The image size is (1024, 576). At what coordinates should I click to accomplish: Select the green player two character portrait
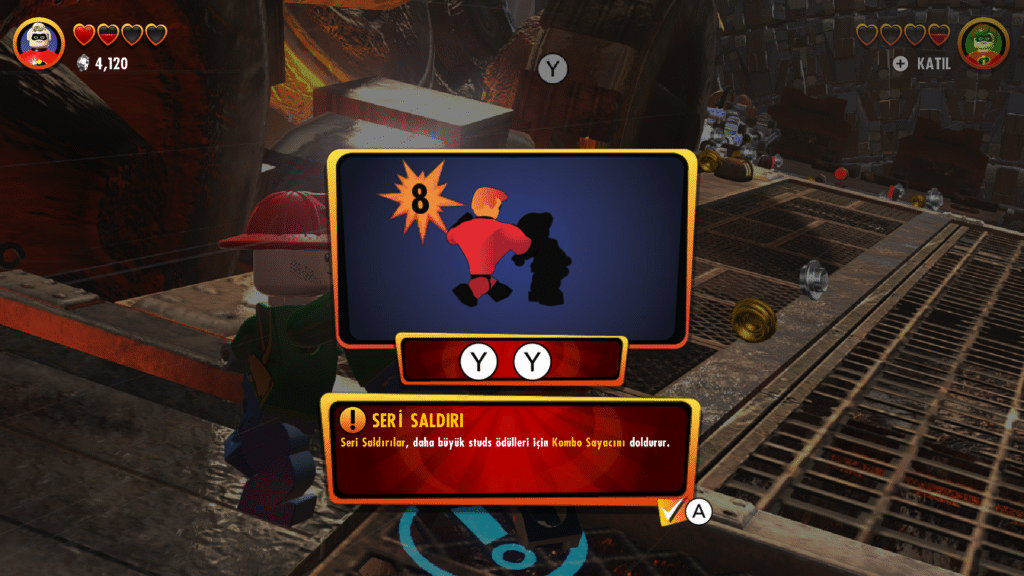point(983,42)
